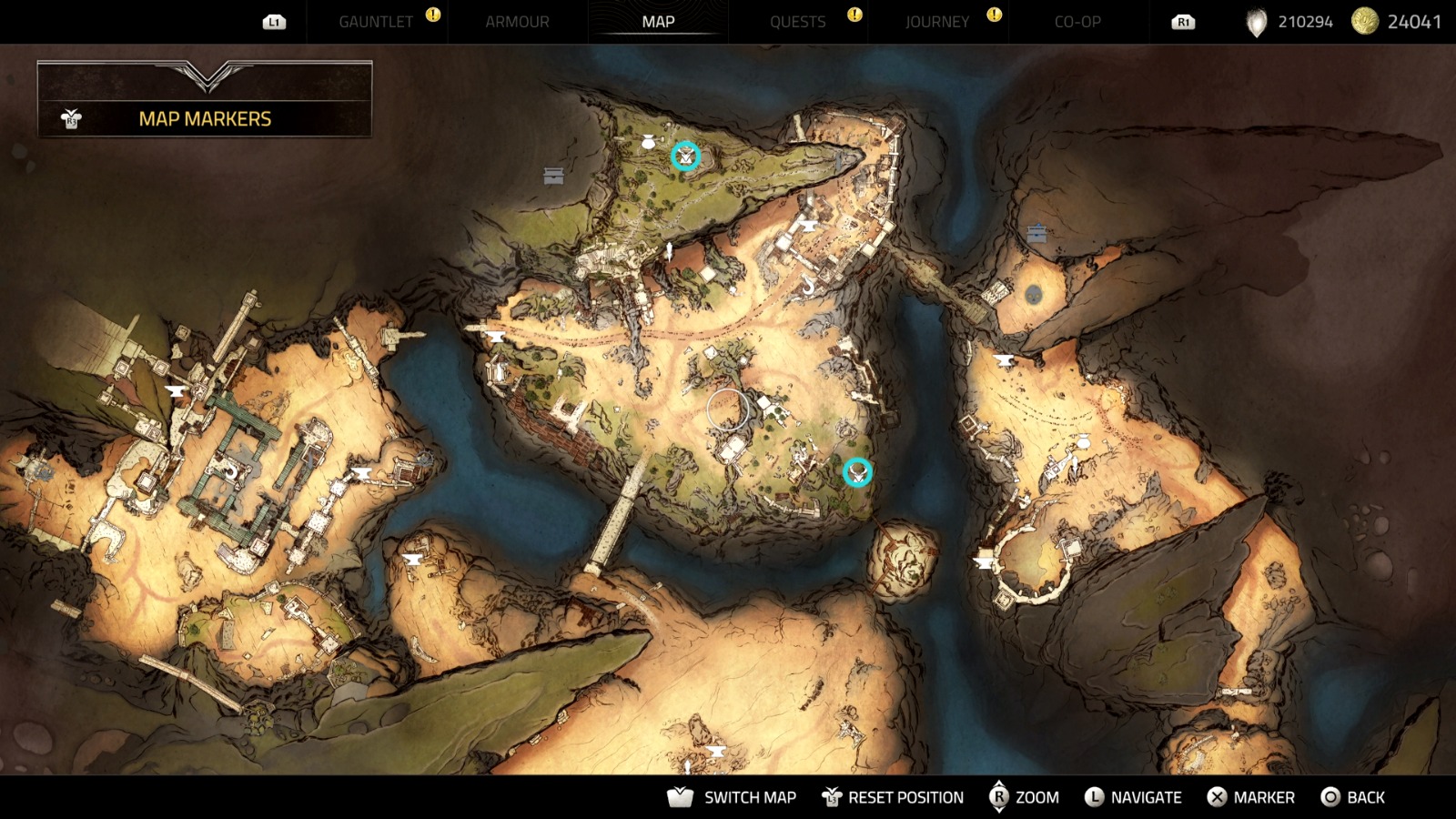Open the Armour tab
The height and width of the screenshot is (819, 1456).
[516, 21]
